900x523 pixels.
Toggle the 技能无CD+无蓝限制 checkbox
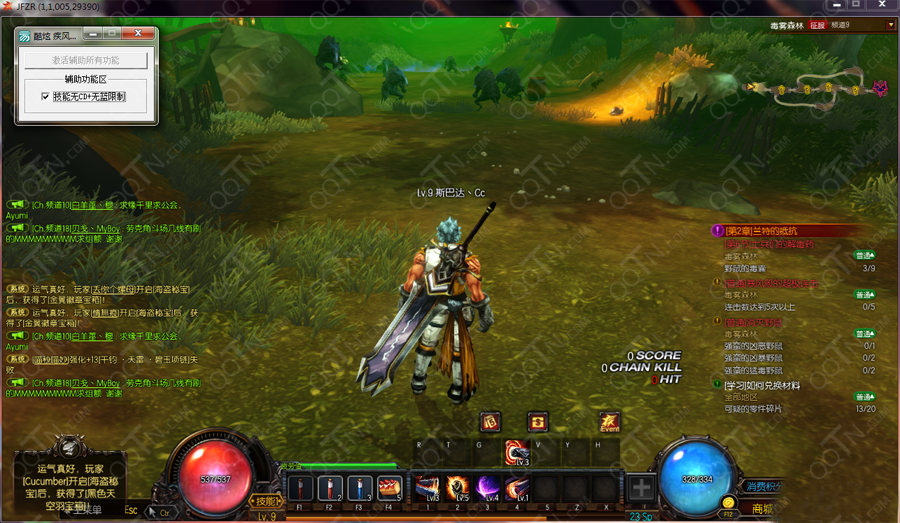click(x=45, y=97)
